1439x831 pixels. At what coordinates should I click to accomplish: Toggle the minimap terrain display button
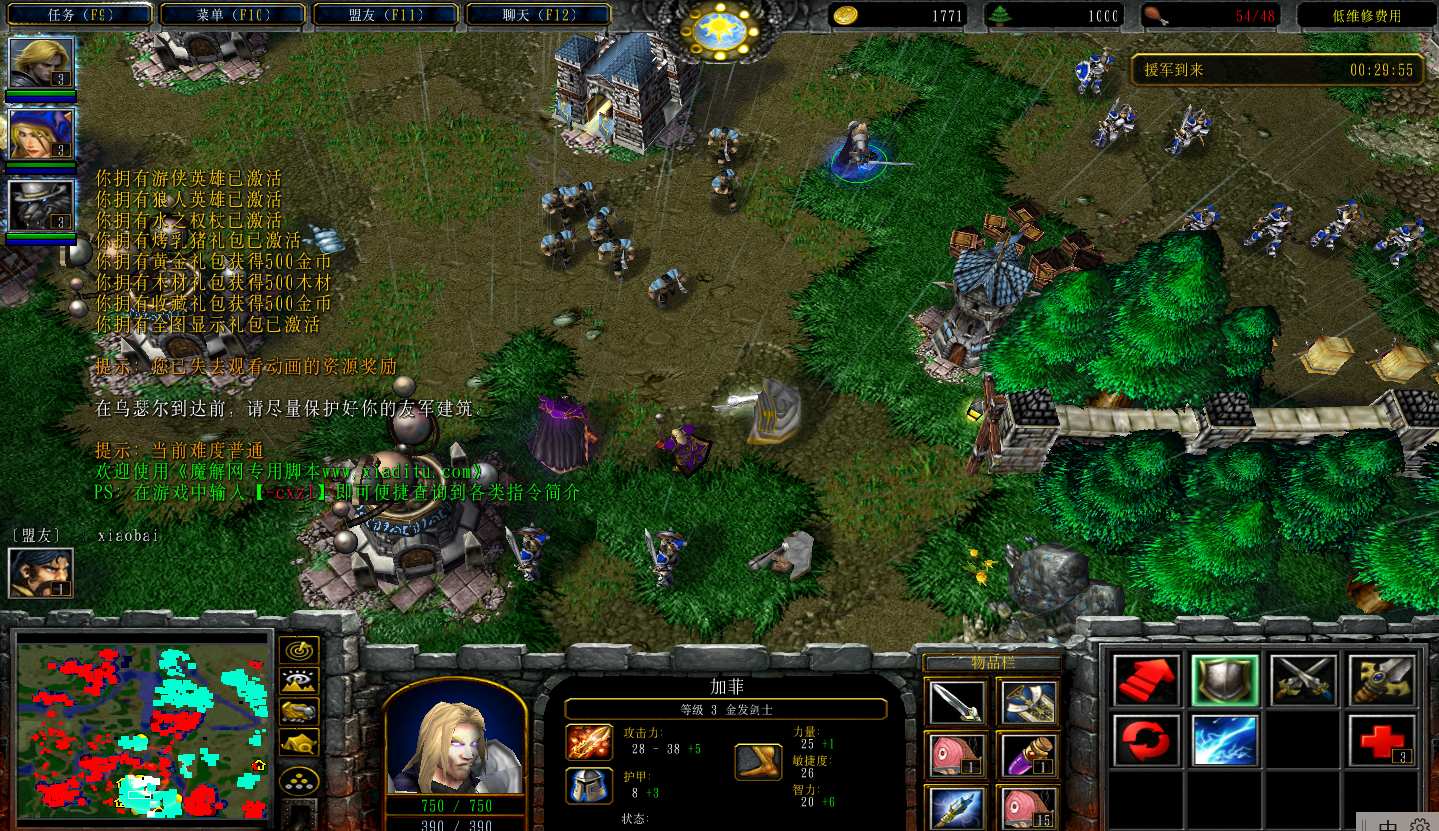pyautogui.click(x=299, y=681)
